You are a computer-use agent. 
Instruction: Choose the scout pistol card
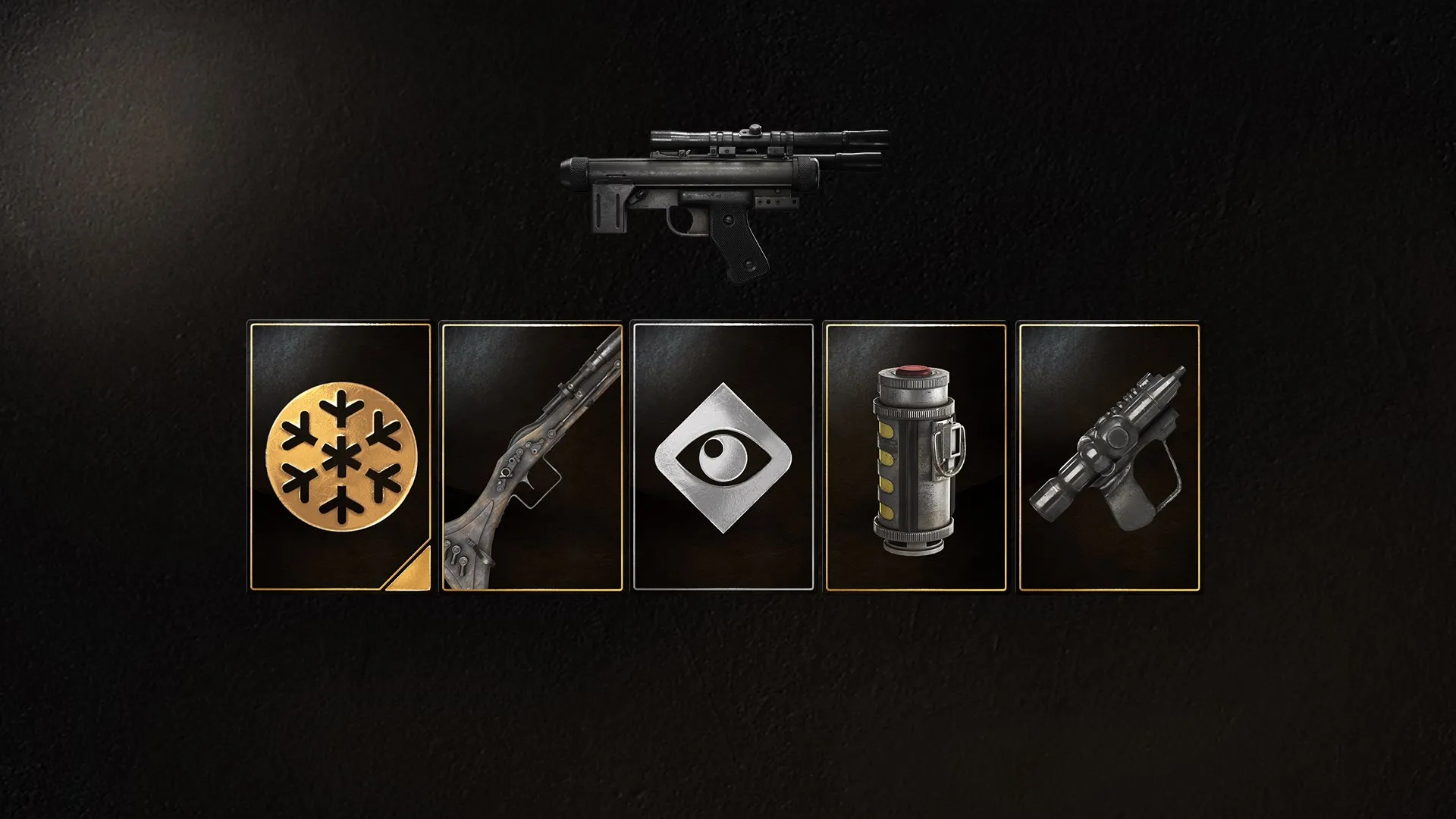[x=1108, y=457]
